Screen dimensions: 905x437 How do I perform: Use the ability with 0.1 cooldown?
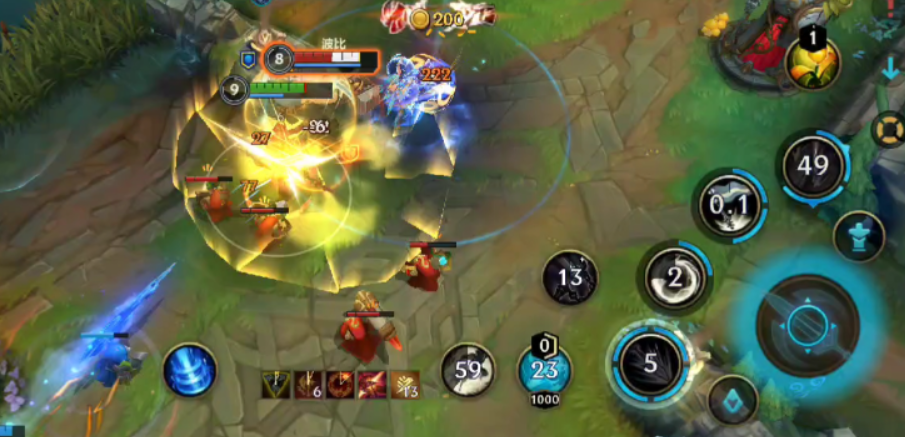[x=731, y=206]
